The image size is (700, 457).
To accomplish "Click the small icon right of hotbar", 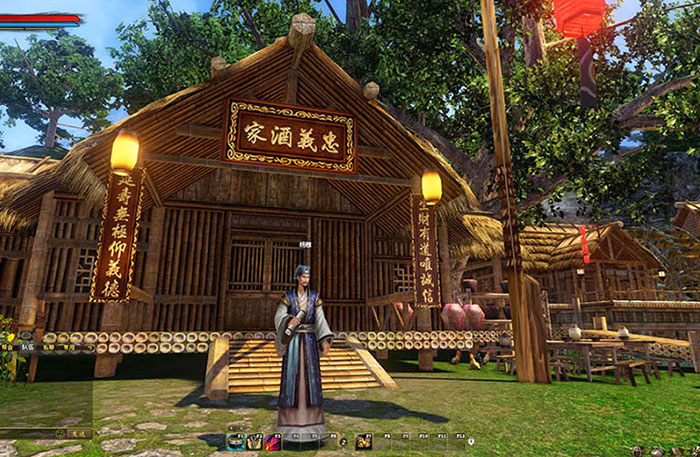I will pos(470,440).
